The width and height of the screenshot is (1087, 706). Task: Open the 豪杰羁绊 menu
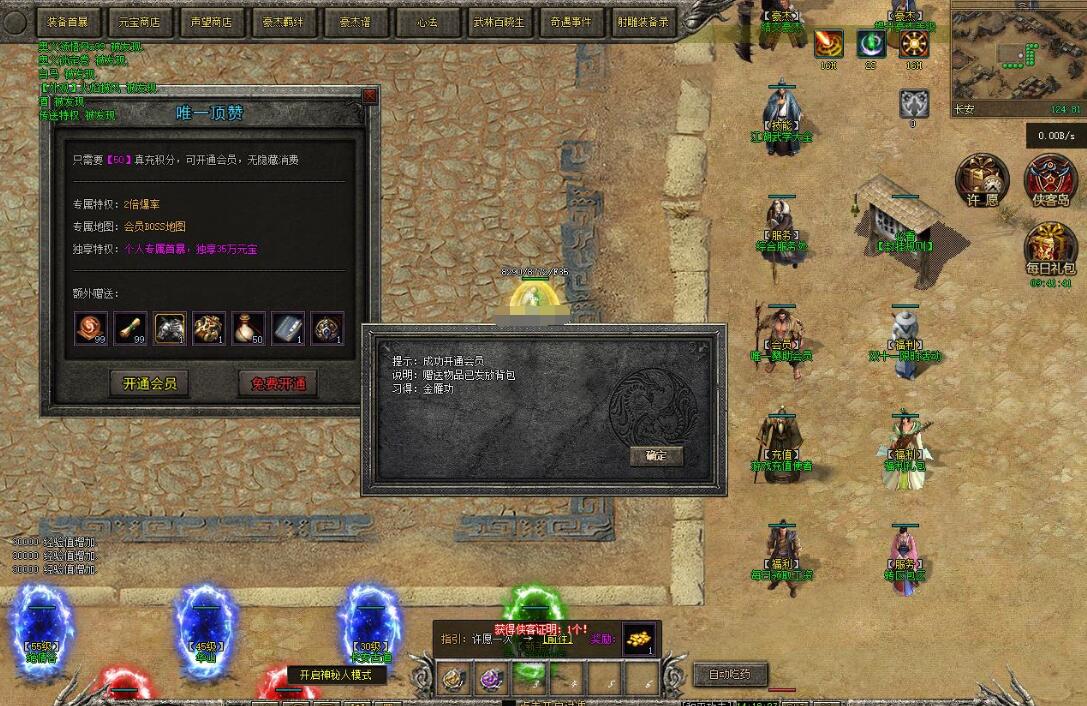click(x=284, y=21)
